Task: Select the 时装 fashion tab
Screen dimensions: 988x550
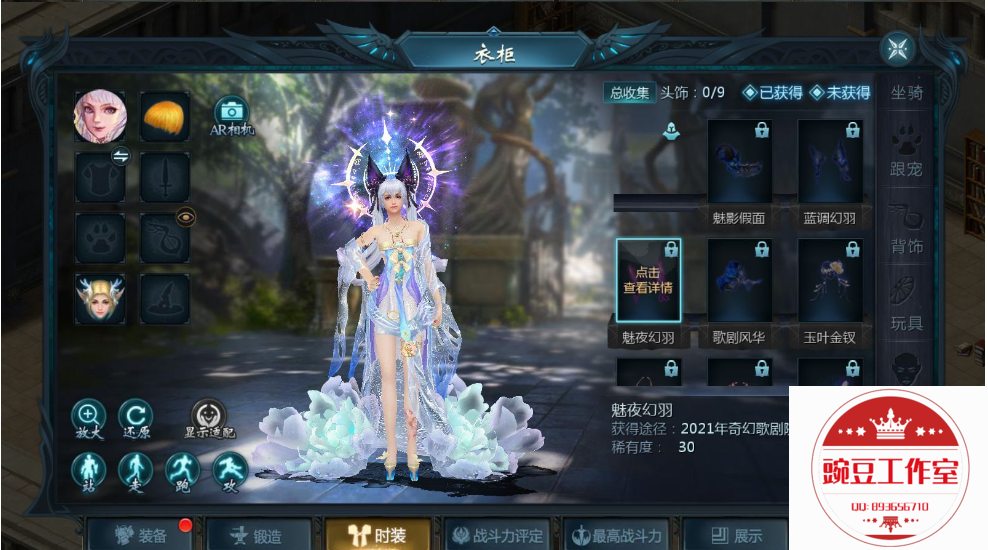Action: point(378,535)
